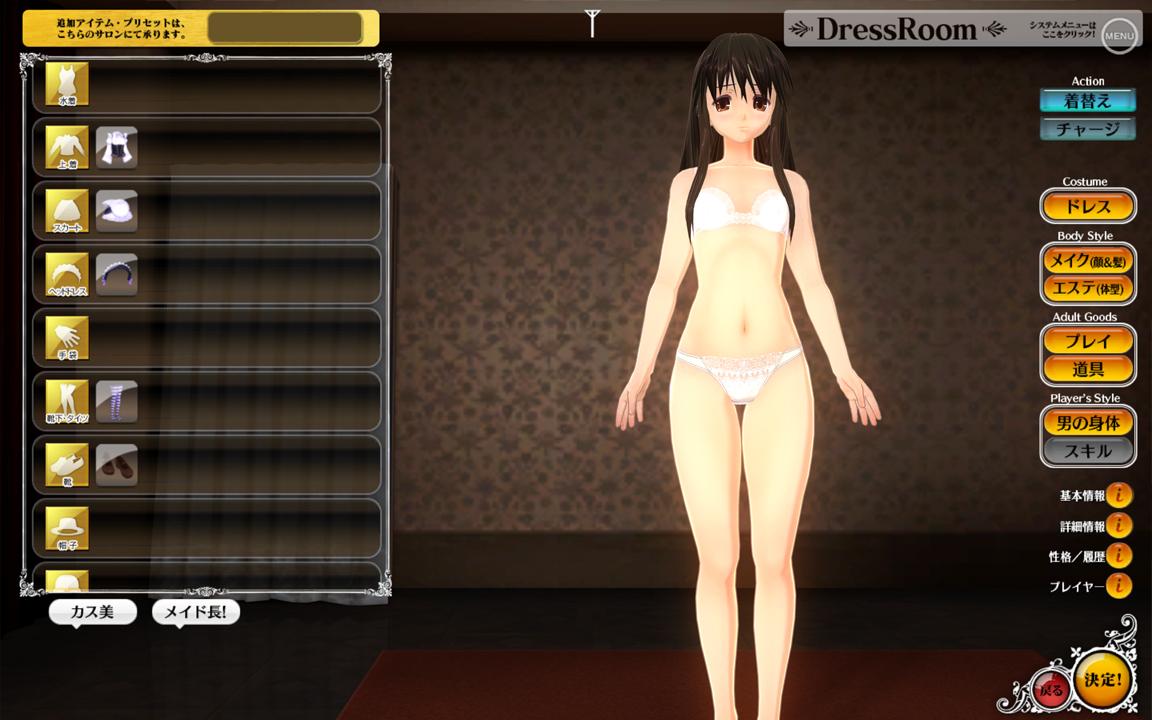Open the 男の身体 player style
Screen dimensions: 1152x720
(x=1088, y=423)
